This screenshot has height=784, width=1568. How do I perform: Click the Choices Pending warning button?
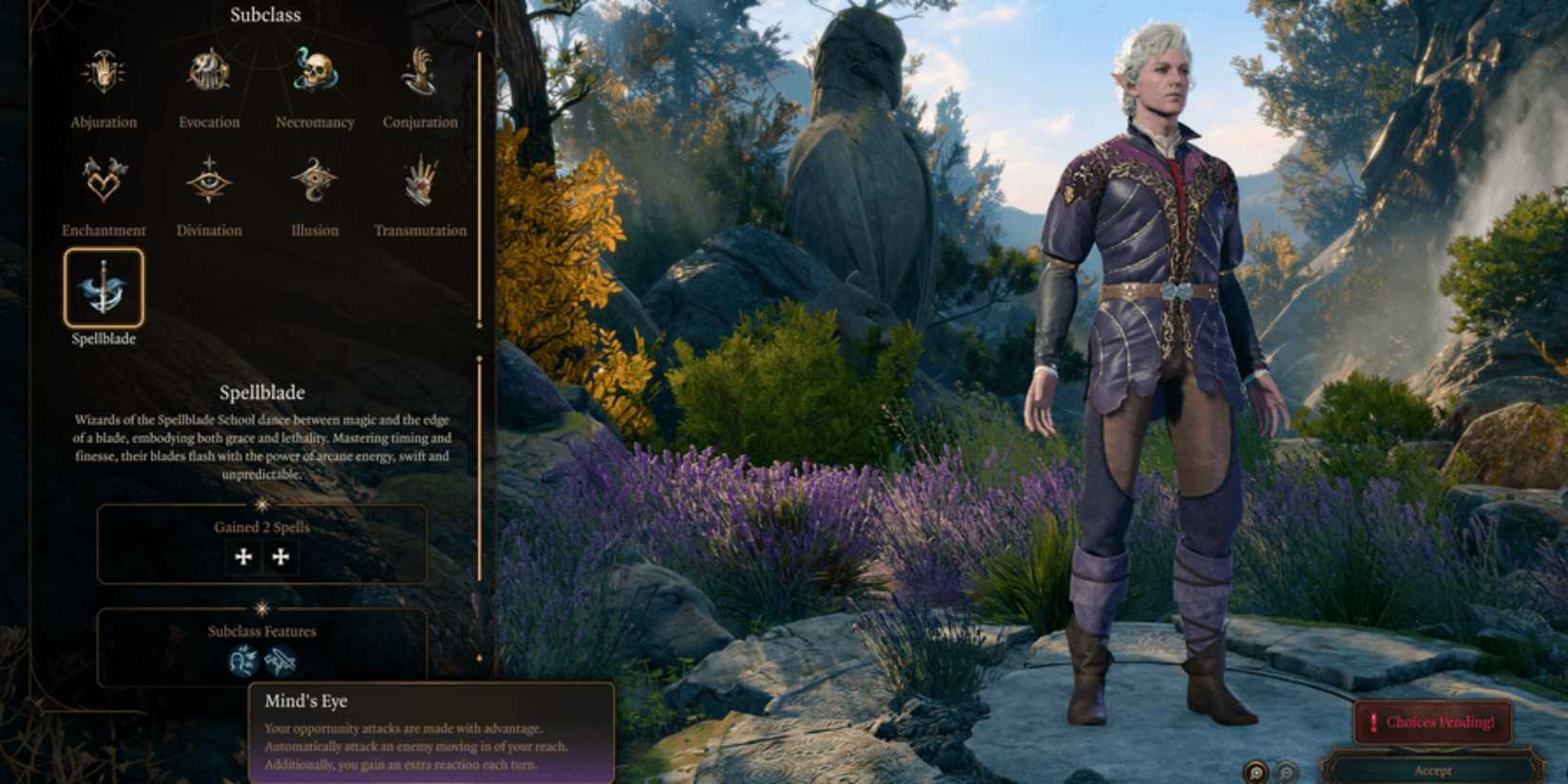(x=1432, y=722)
